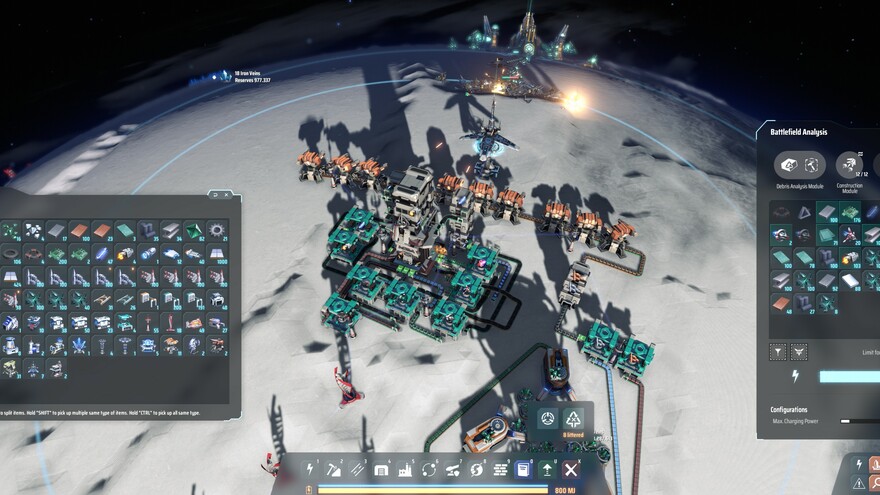Screen dimensions: 880x495
Task: Choose the conveyor belt transport category
Action: 357,469
